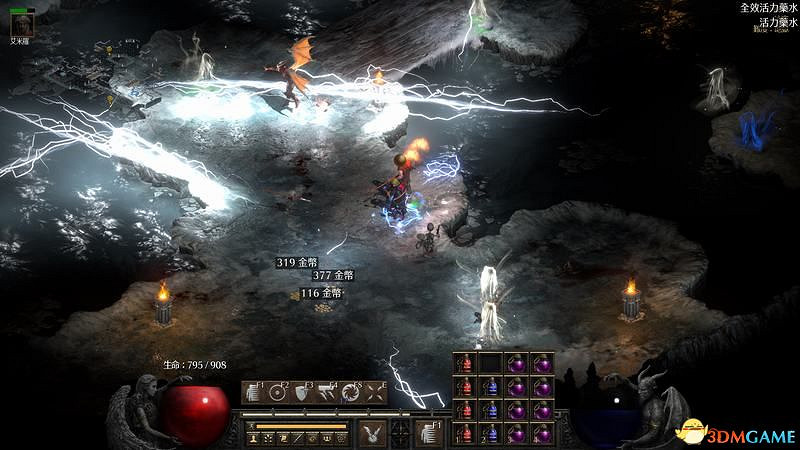Open the left-click winged attack skill button

(x=374, y=433)
